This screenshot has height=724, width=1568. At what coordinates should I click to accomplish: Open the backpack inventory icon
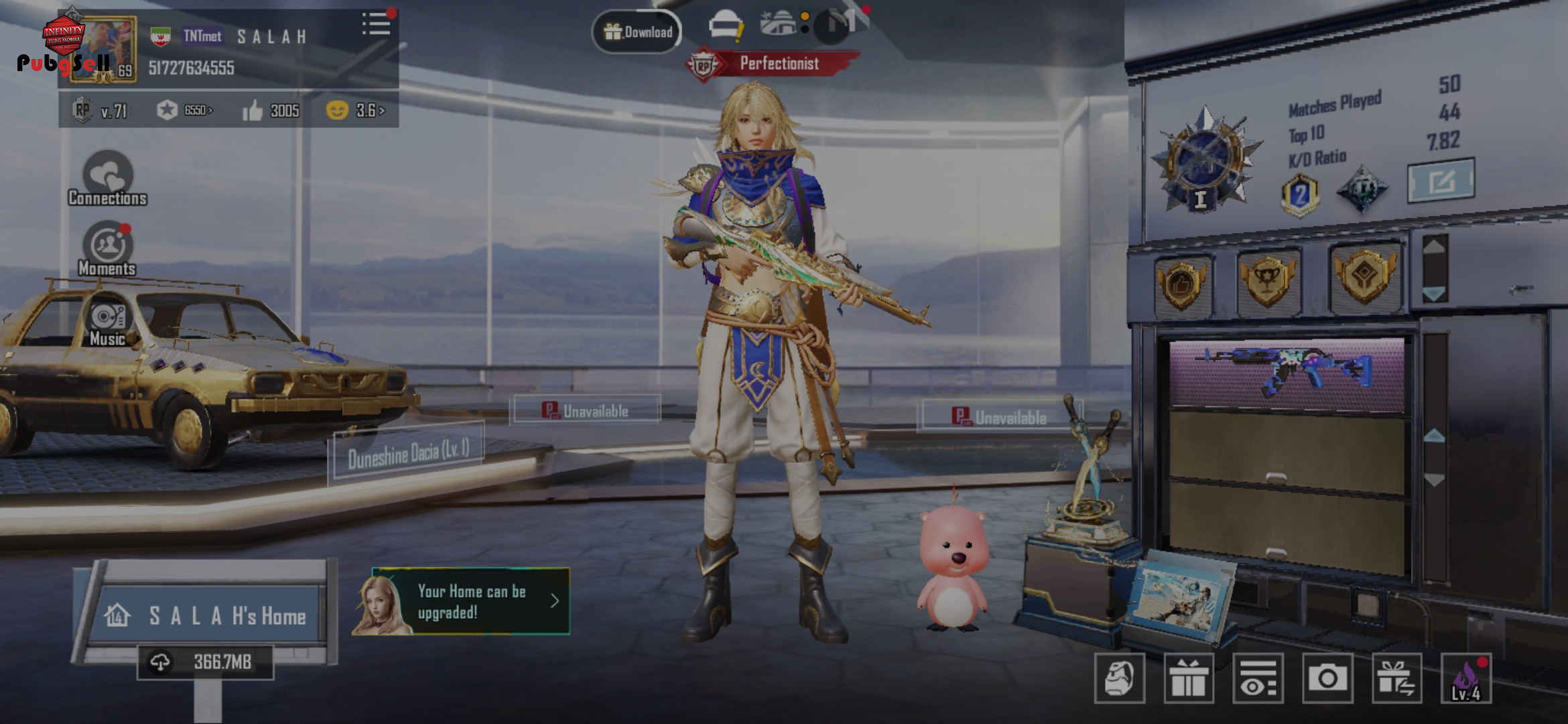(x=1119, y=678)
